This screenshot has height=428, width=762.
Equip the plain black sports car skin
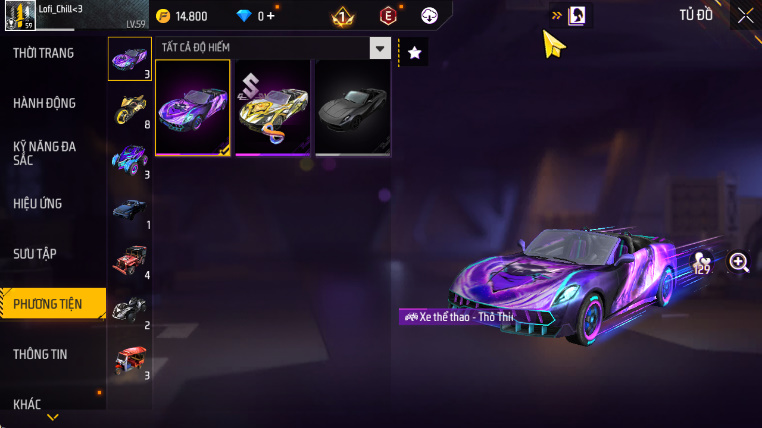(352, 108)
